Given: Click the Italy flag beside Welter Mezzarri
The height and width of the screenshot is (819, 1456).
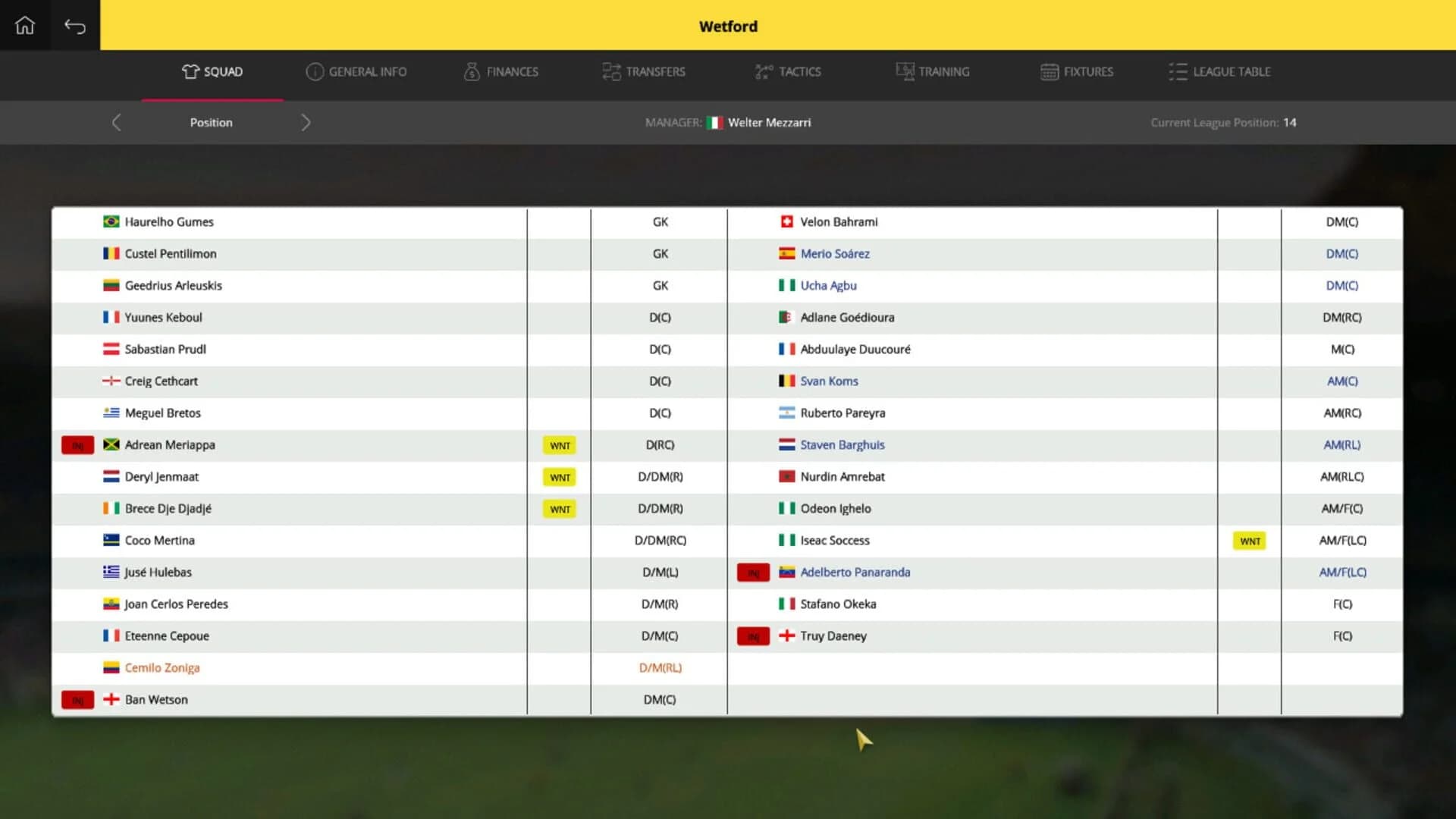Looking at the screenshot, I should tap(714, 122).
